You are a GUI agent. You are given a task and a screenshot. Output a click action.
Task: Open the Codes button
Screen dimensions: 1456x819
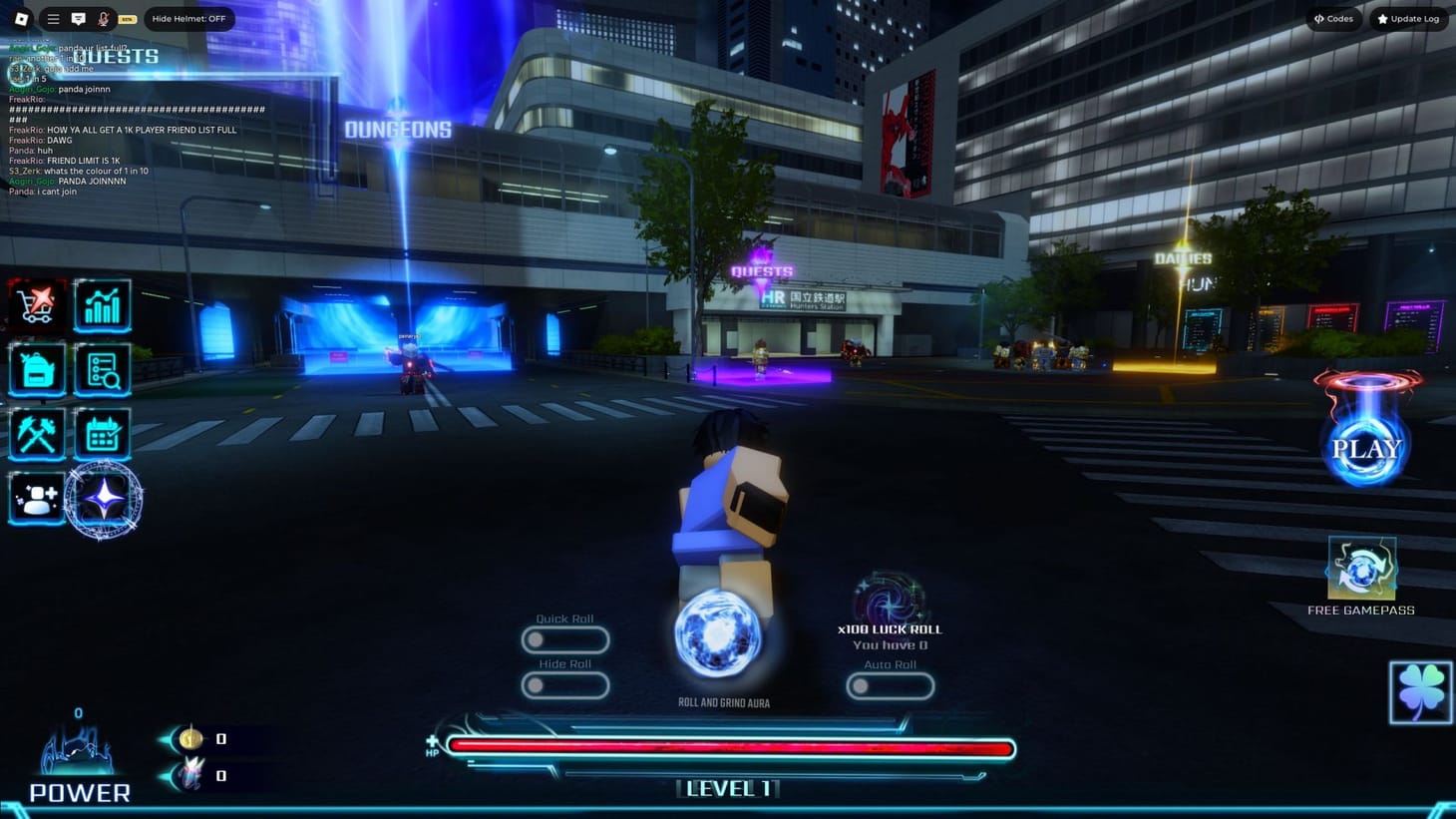(1333, 18)
